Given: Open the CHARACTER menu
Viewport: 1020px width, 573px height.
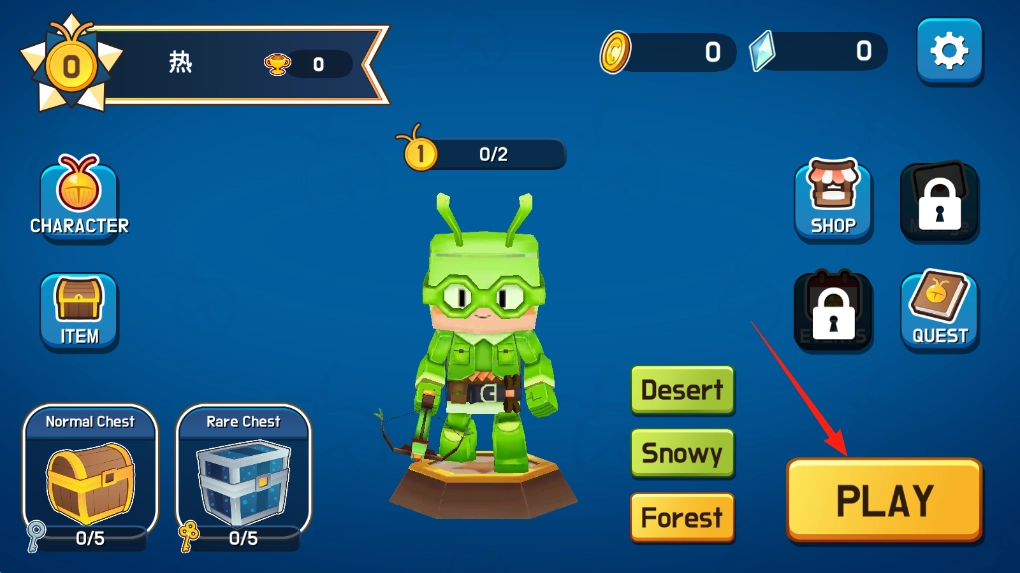Looking at the screenshot, I should 79,200.
